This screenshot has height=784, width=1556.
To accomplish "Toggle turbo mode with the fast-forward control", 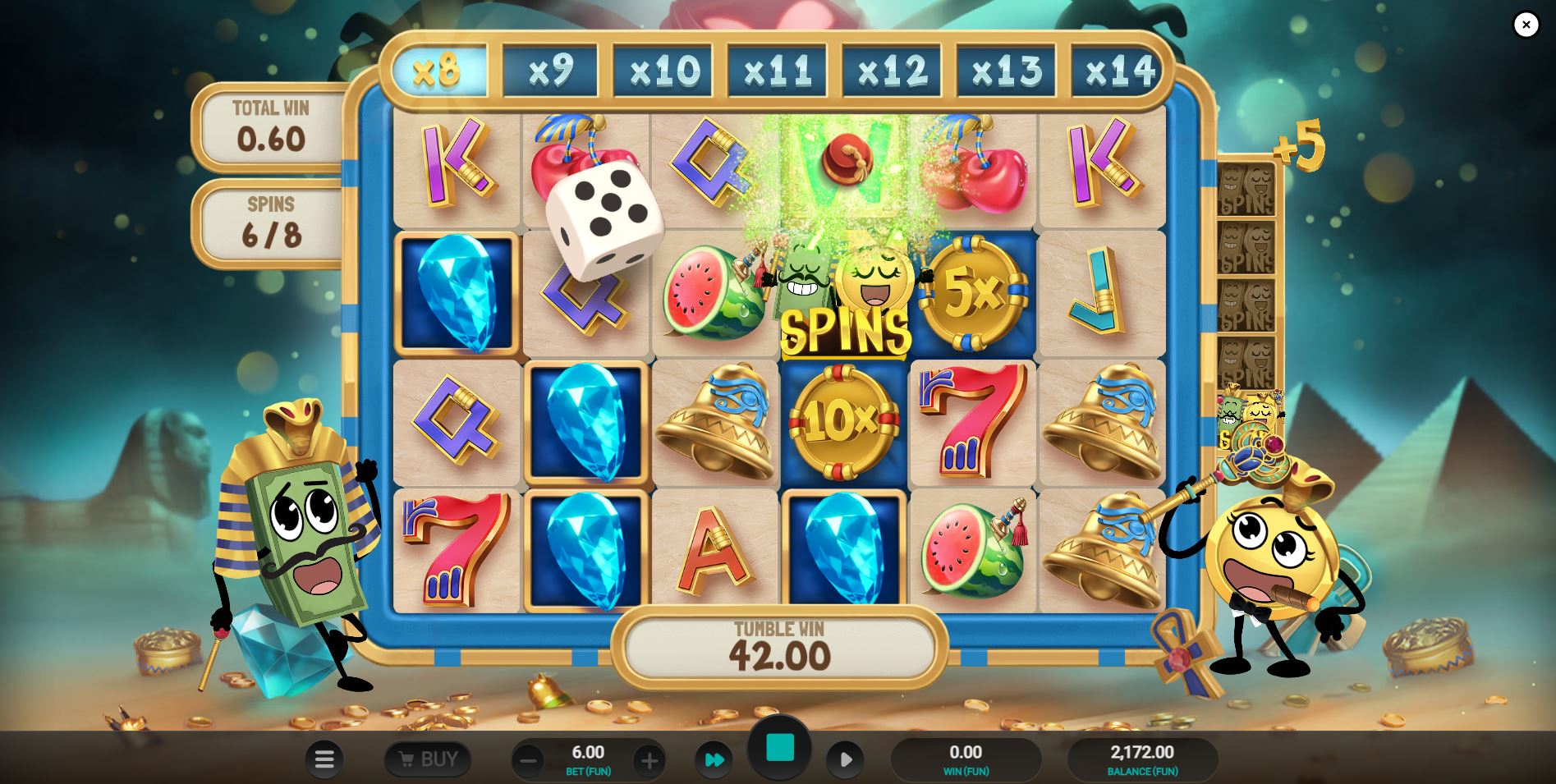I will [x=714, y=759].
